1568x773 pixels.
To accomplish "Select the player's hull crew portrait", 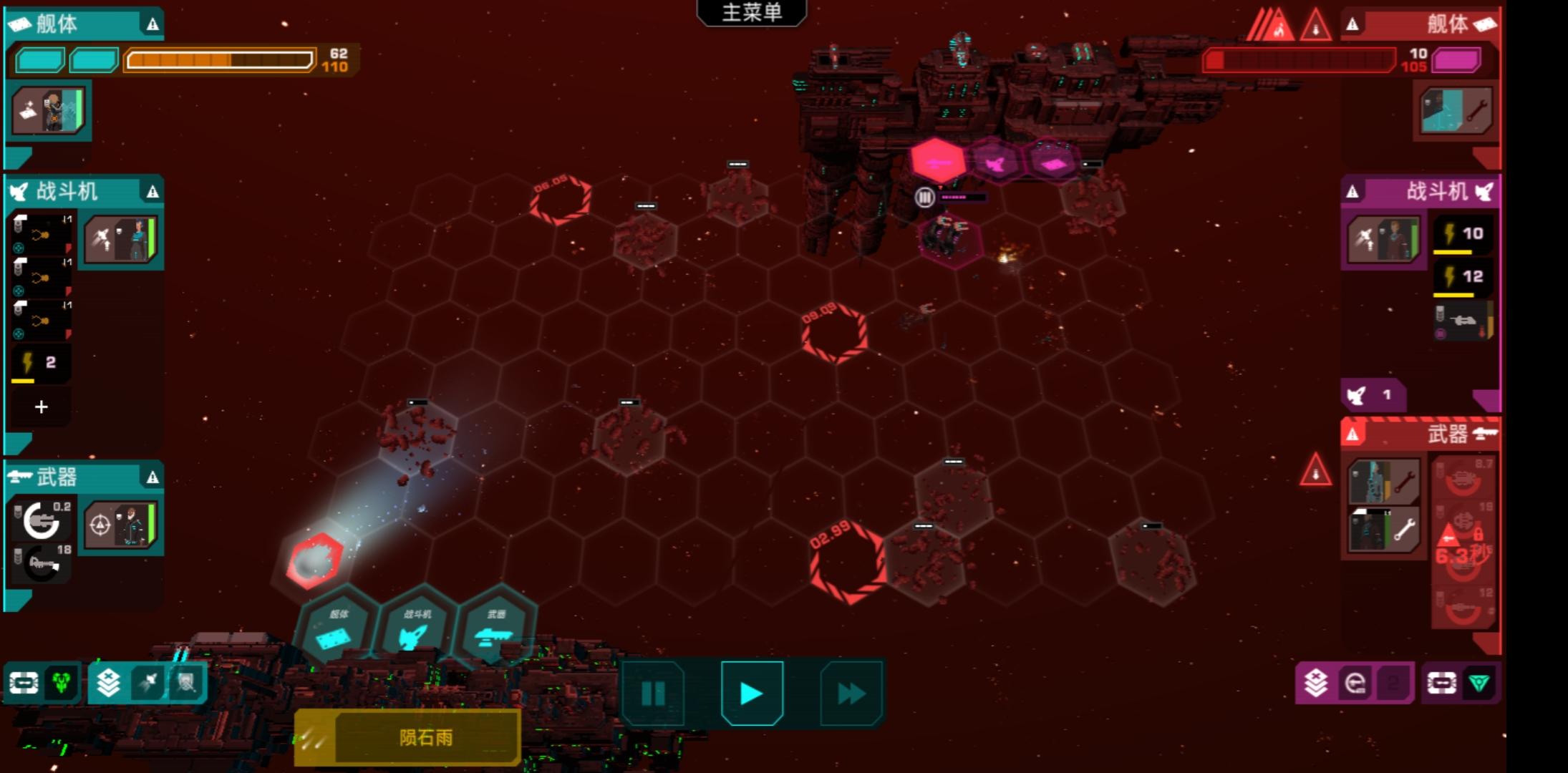I will pos(49,110).
